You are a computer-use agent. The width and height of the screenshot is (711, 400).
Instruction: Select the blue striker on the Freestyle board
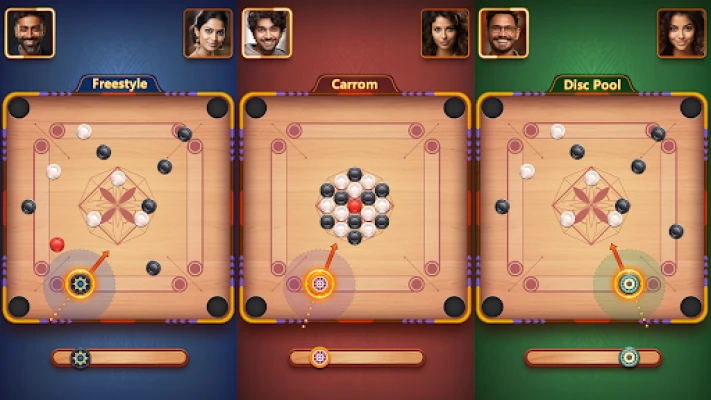tap(80, 284)
